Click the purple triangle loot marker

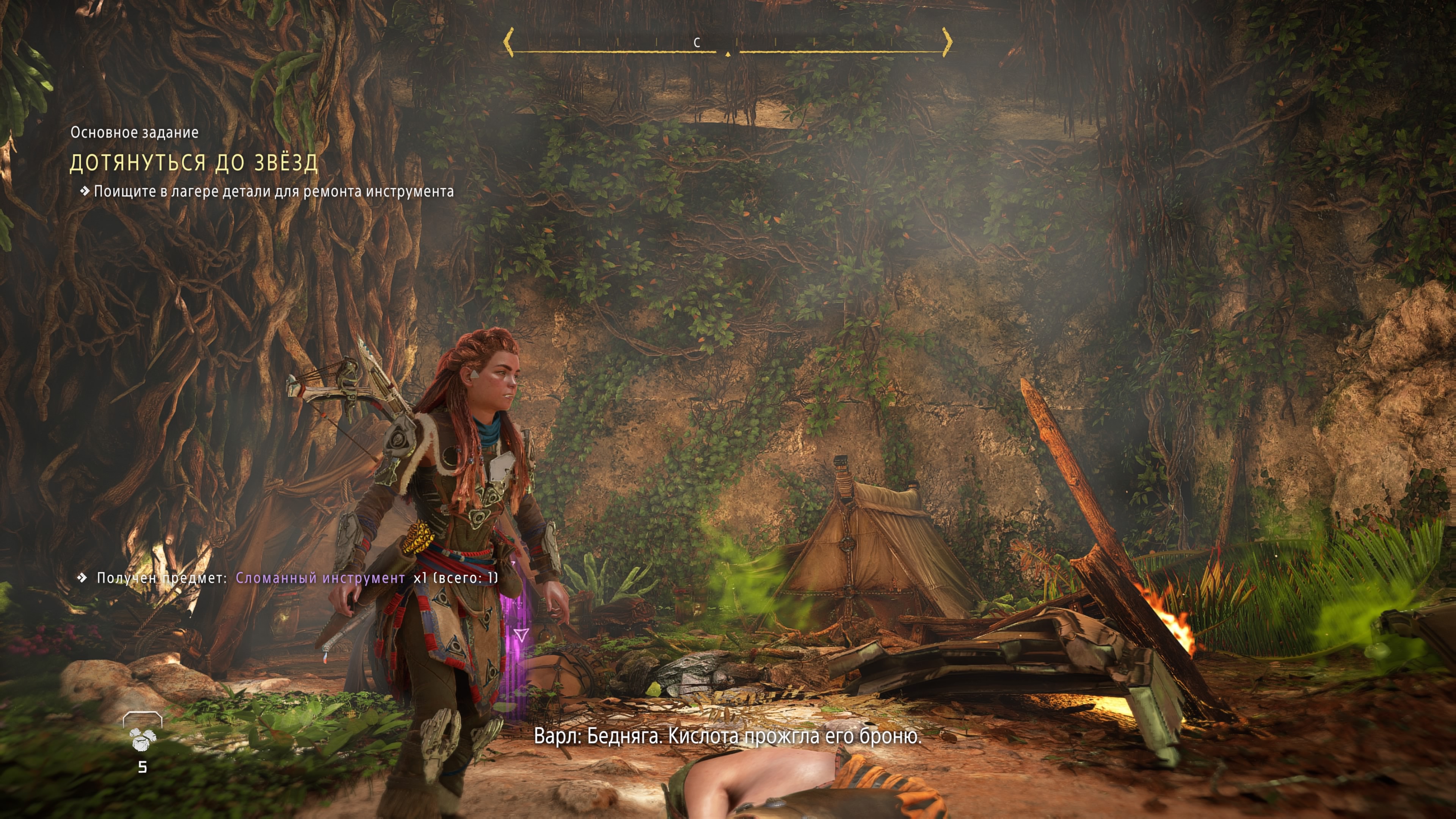tap(521, 635)
